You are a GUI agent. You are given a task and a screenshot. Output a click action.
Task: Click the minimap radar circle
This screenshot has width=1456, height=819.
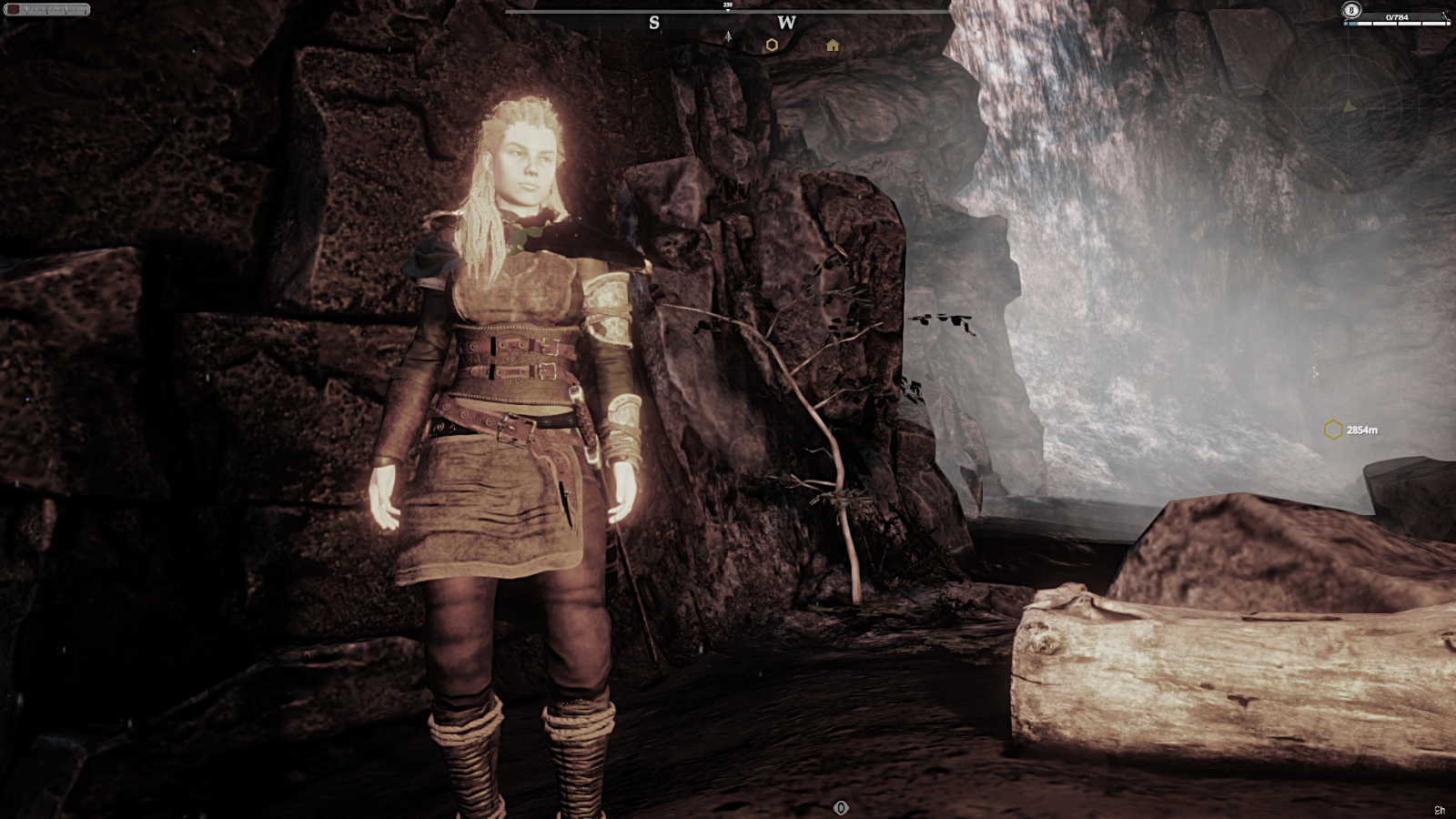click(x=1350, y=106)
